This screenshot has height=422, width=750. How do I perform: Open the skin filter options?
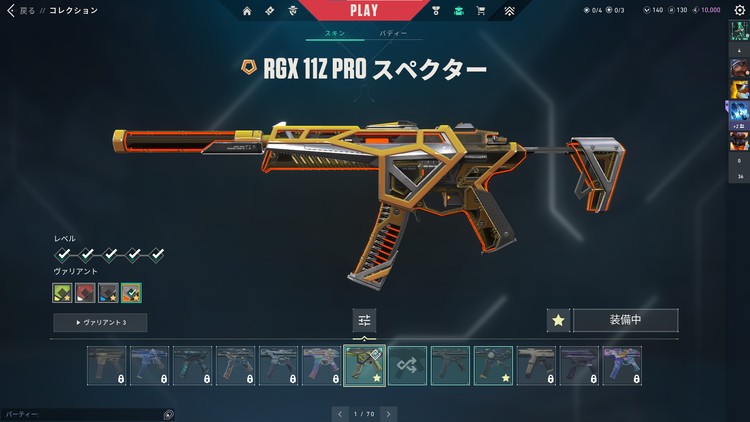[x=364, y=321]
